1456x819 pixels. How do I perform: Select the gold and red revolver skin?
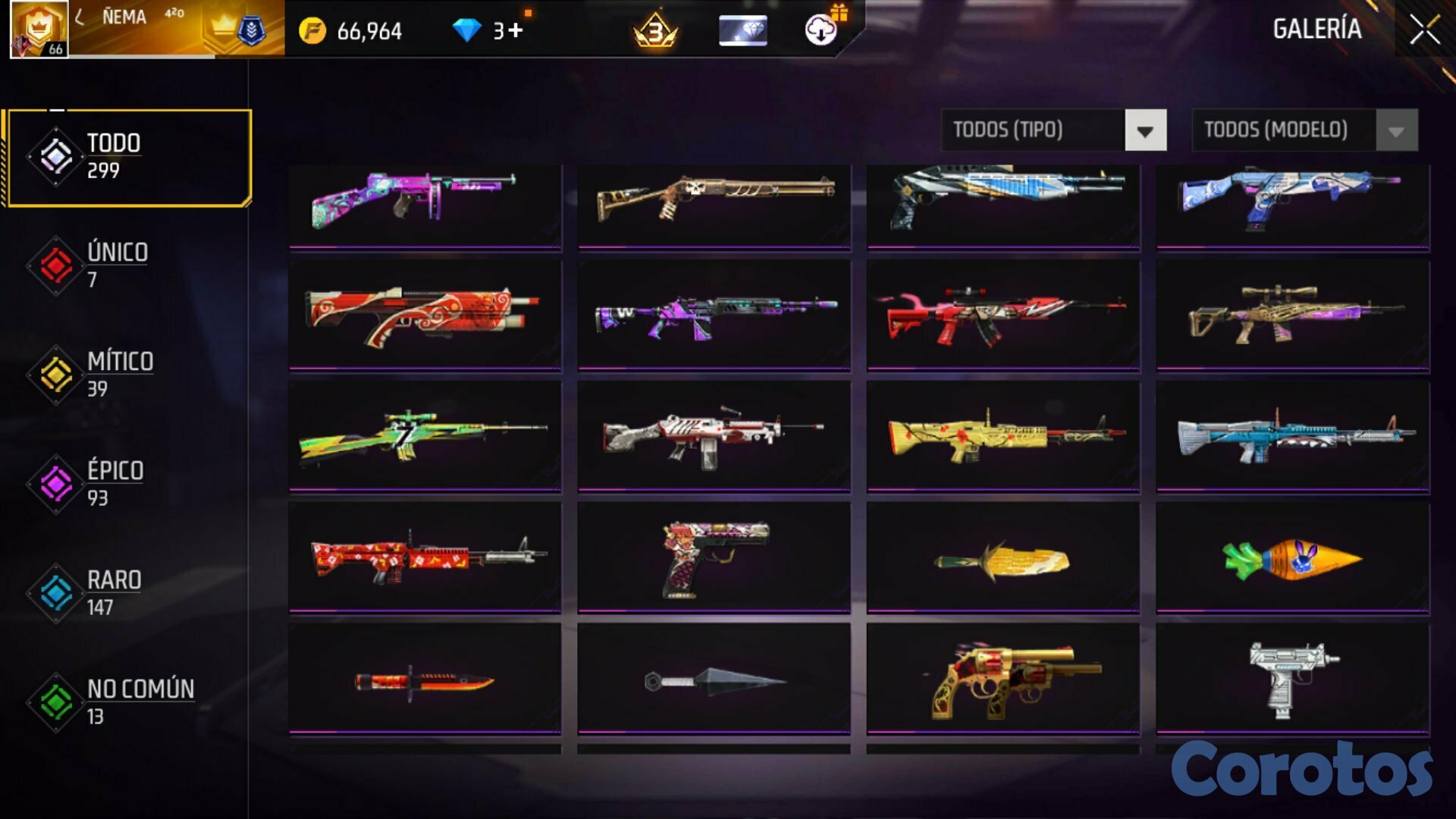(1003, 680)
